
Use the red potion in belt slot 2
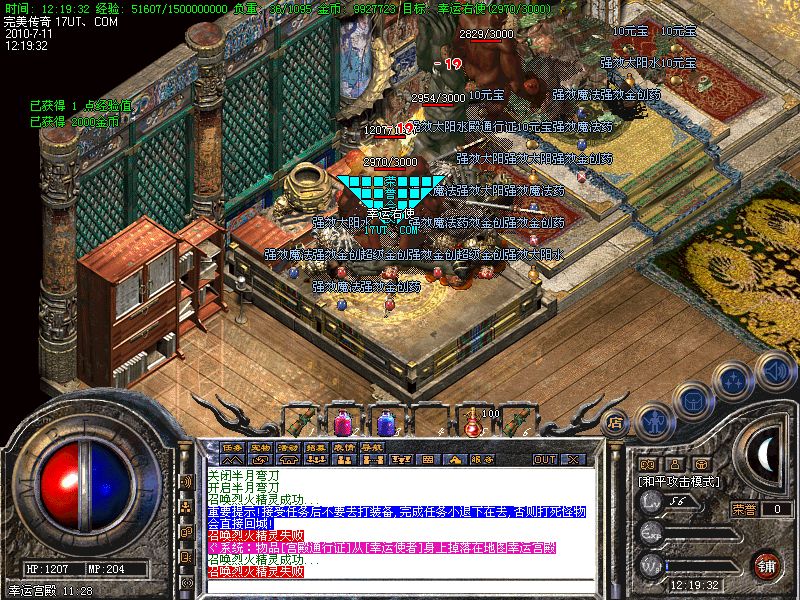(341, 420)
